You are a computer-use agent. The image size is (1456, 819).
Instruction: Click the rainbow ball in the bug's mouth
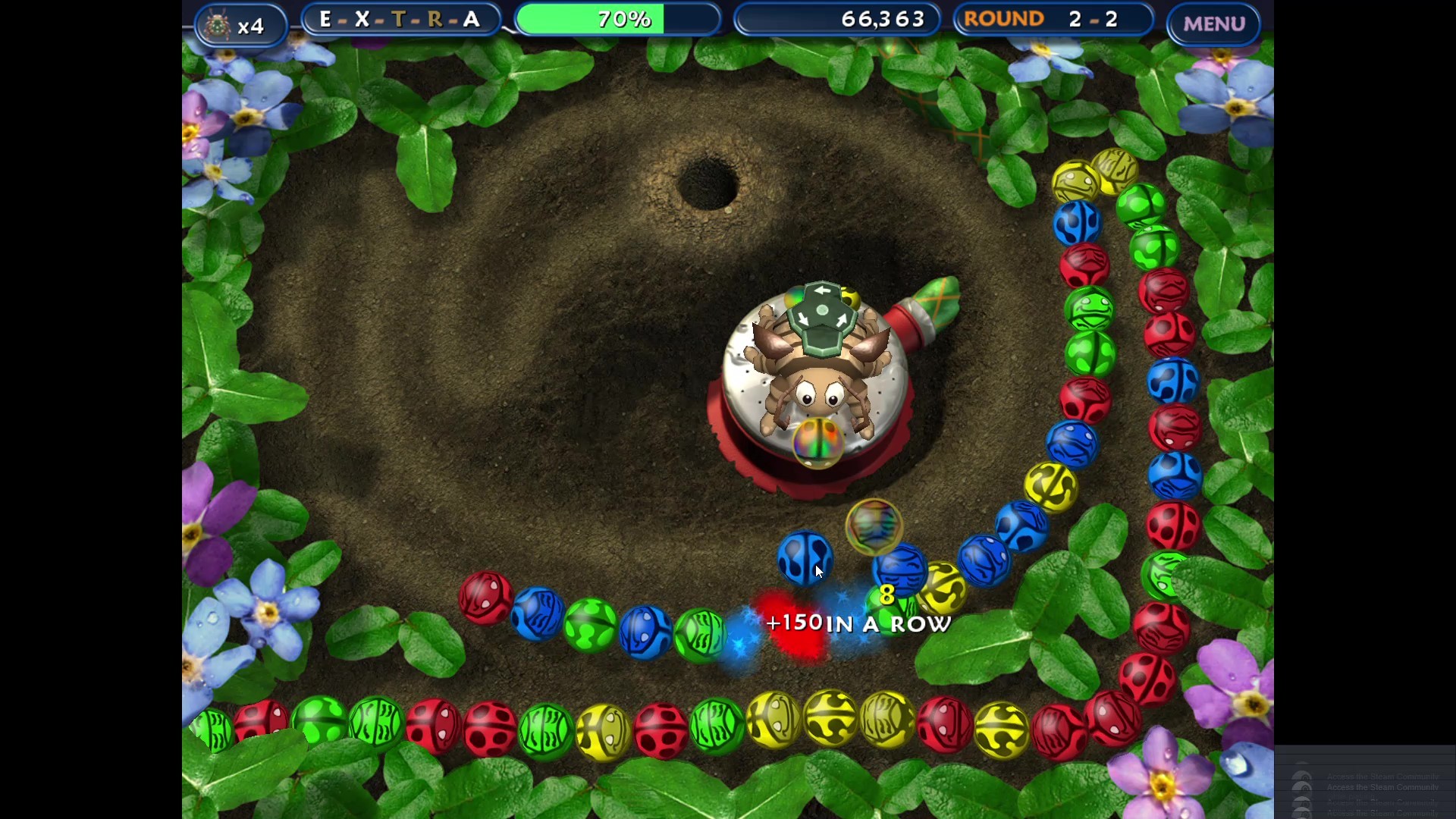click(x=817, y=444)
